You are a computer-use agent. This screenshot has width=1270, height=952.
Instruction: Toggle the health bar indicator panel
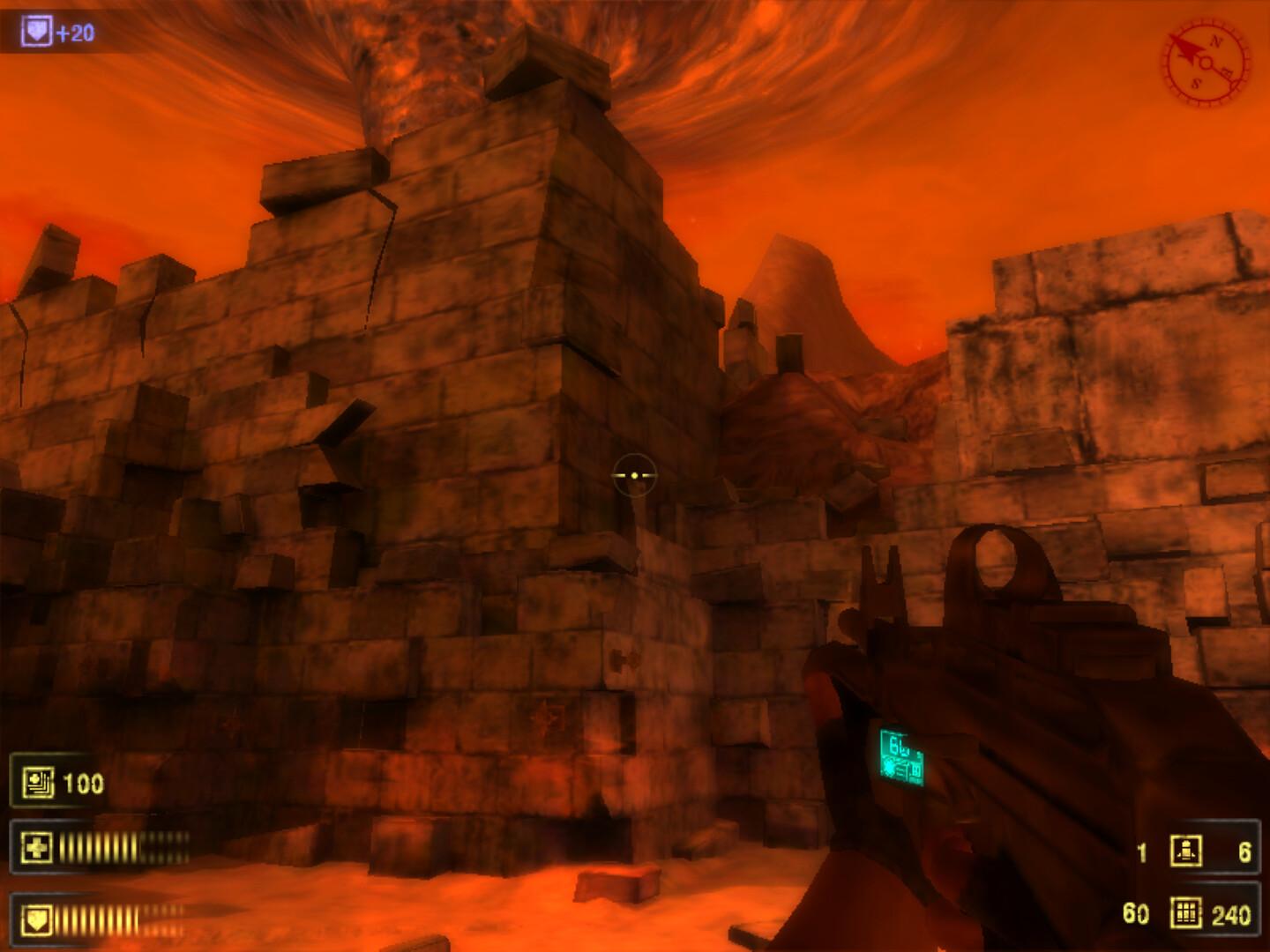(x=100, y=845)
